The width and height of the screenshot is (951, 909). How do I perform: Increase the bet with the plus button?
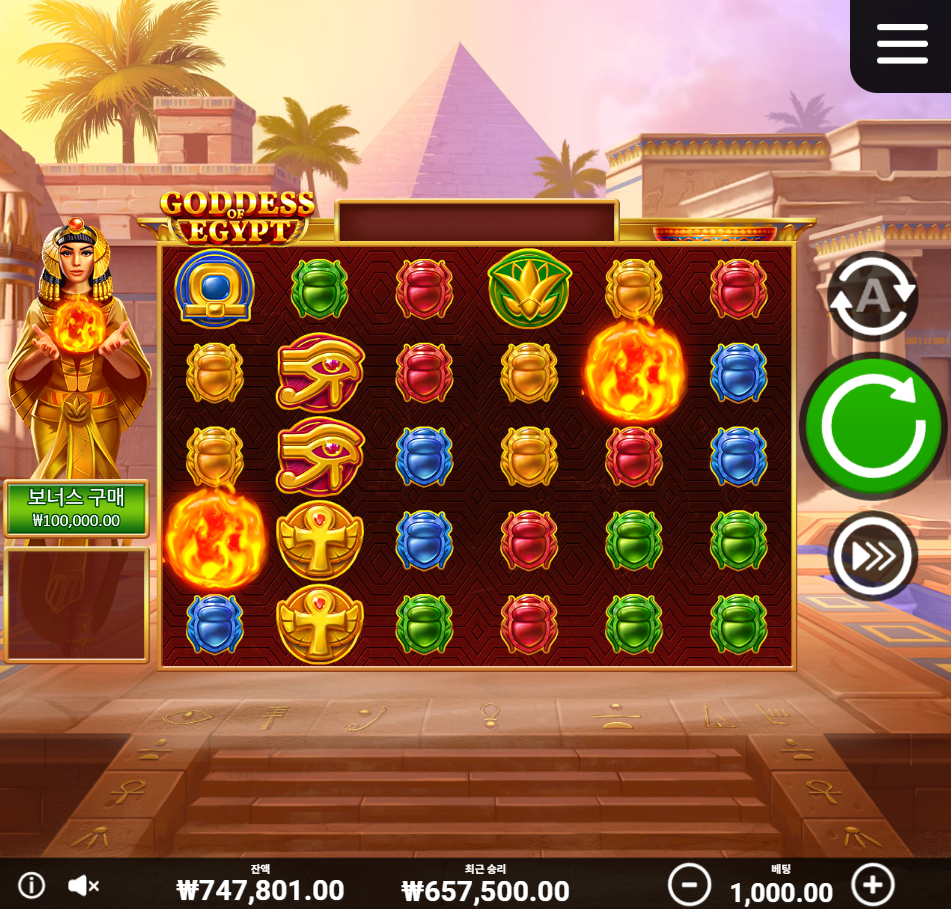(872, 885)
